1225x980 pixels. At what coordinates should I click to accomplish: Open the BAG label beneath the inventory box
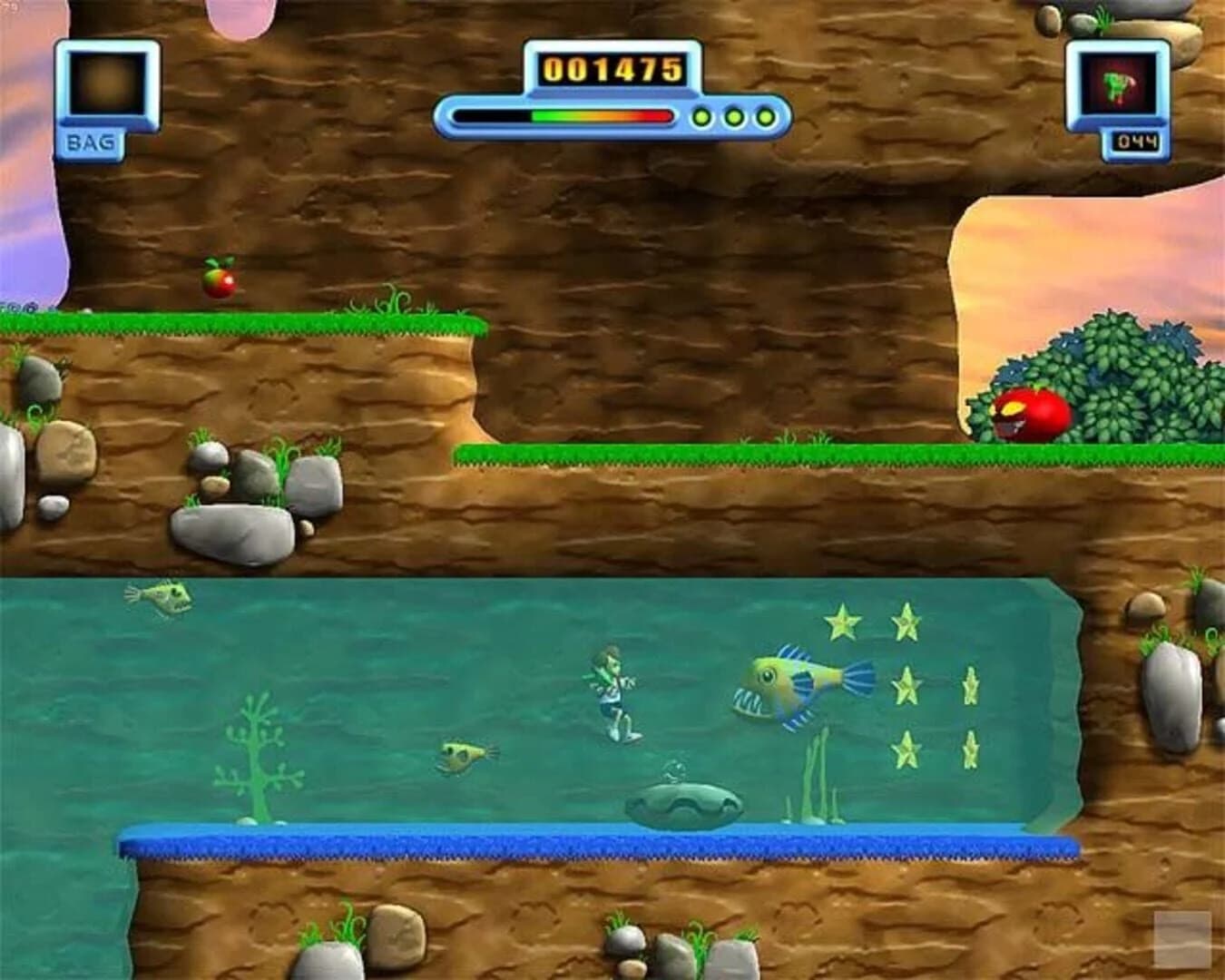click(x=91, y=141)
